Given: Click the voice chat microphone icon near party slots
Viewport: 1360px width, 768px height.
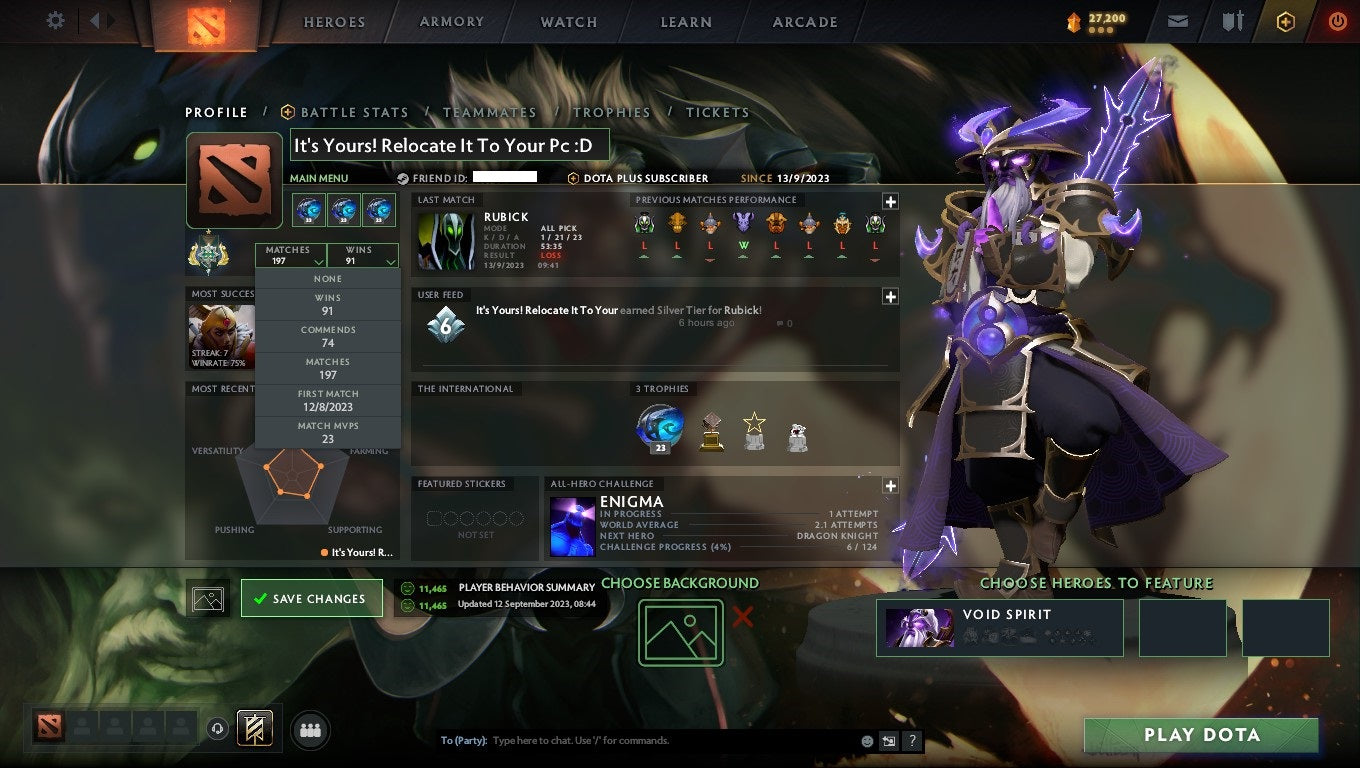Looking at the screenshot, I should click(218, 729).
